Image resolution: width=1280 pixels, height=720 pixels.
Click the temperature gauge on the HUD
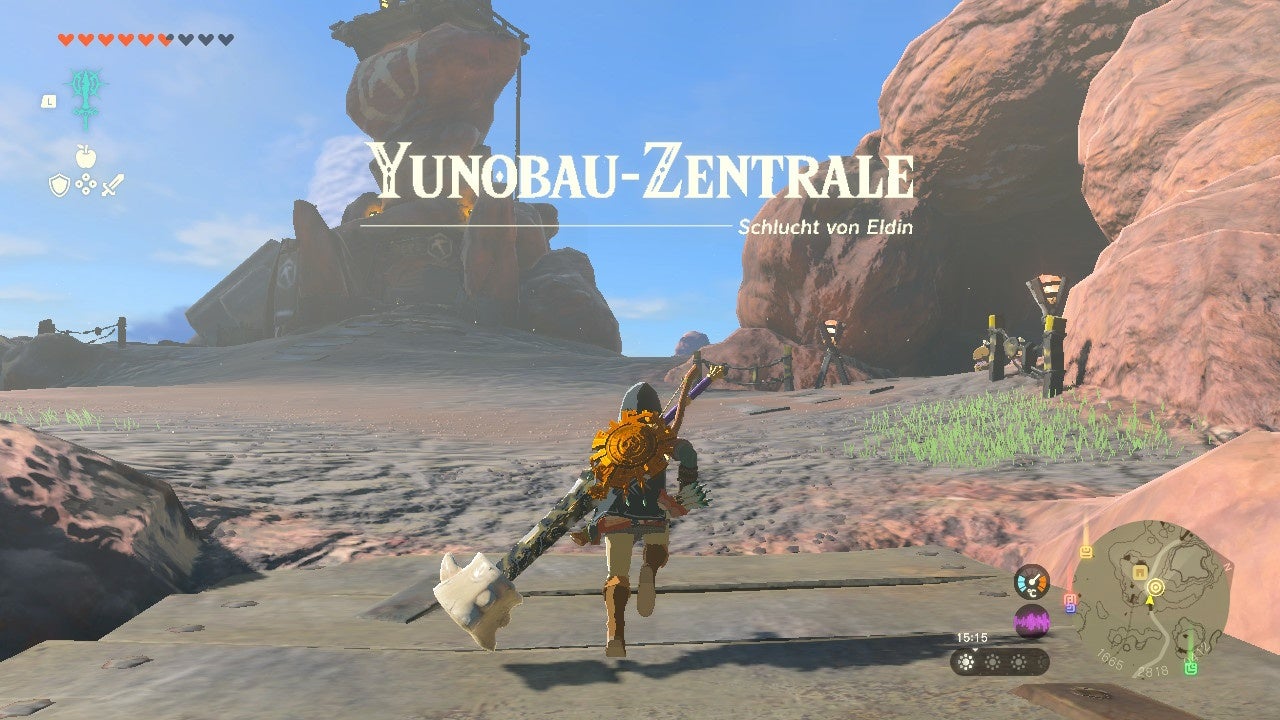1032,582
